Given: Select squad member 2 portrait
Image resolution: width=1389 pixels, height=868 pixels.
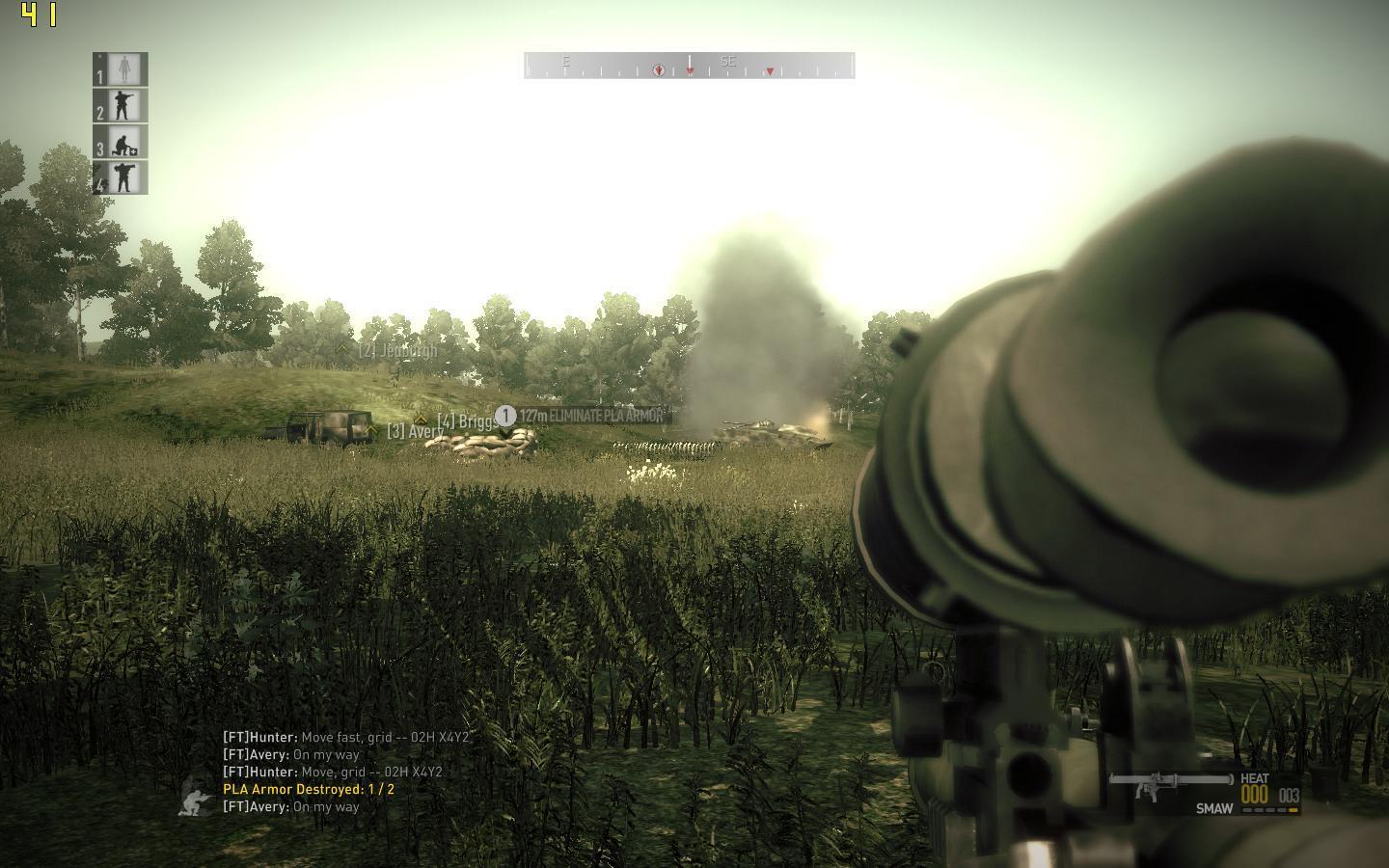Looking at the screenshot, I should tap(122, 105).
